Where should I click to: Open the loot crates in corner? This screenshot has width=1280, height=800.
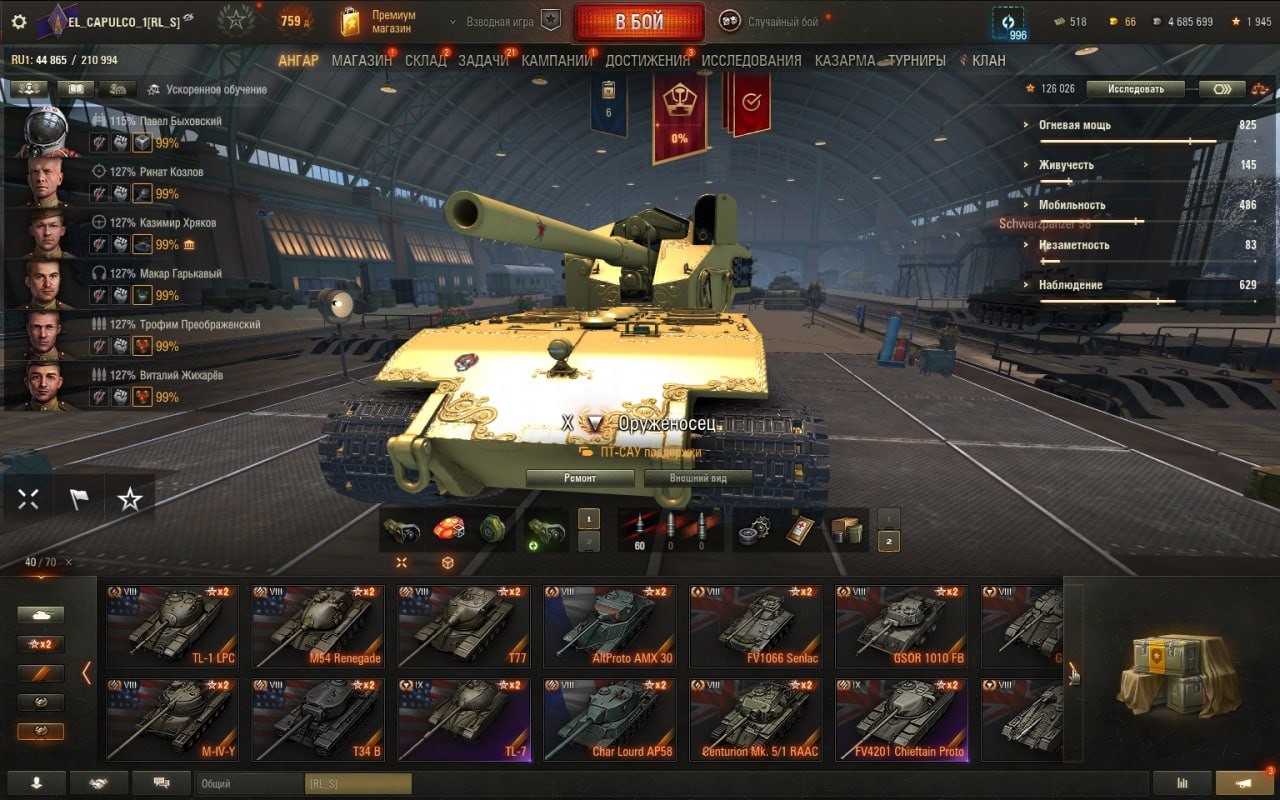[1172, 673]
